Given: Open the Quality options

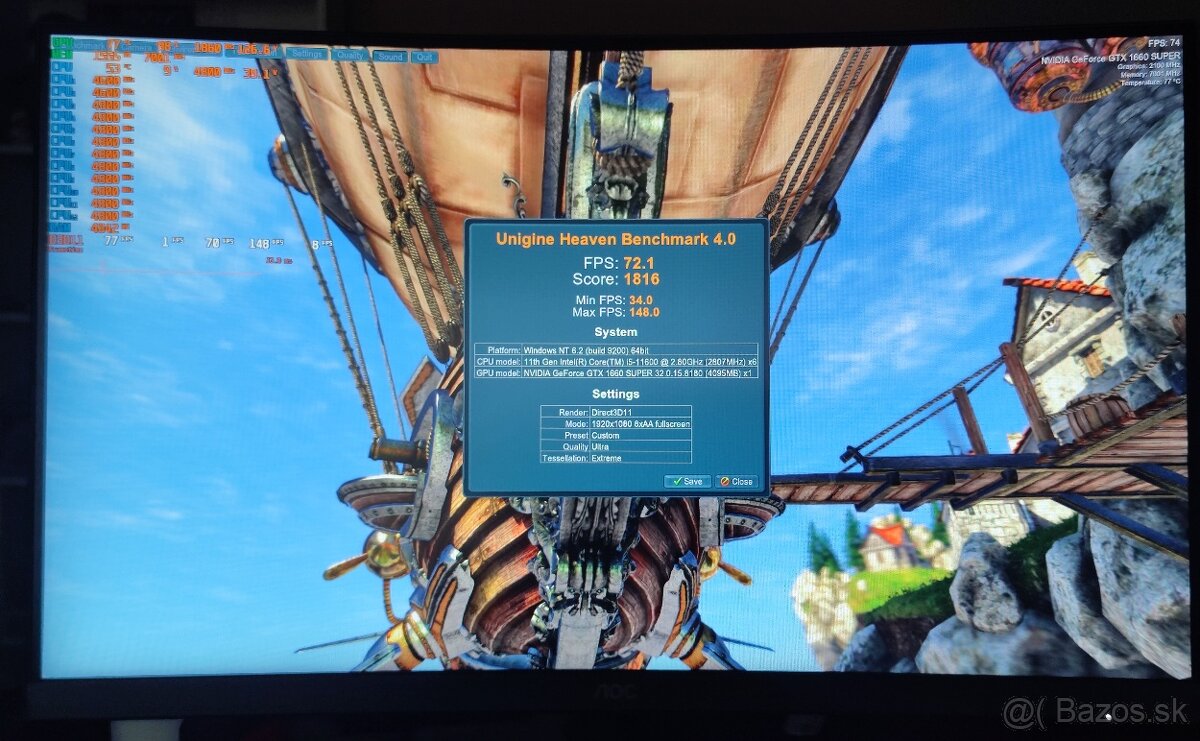Looking at the screenshot, I should [349, 56].
